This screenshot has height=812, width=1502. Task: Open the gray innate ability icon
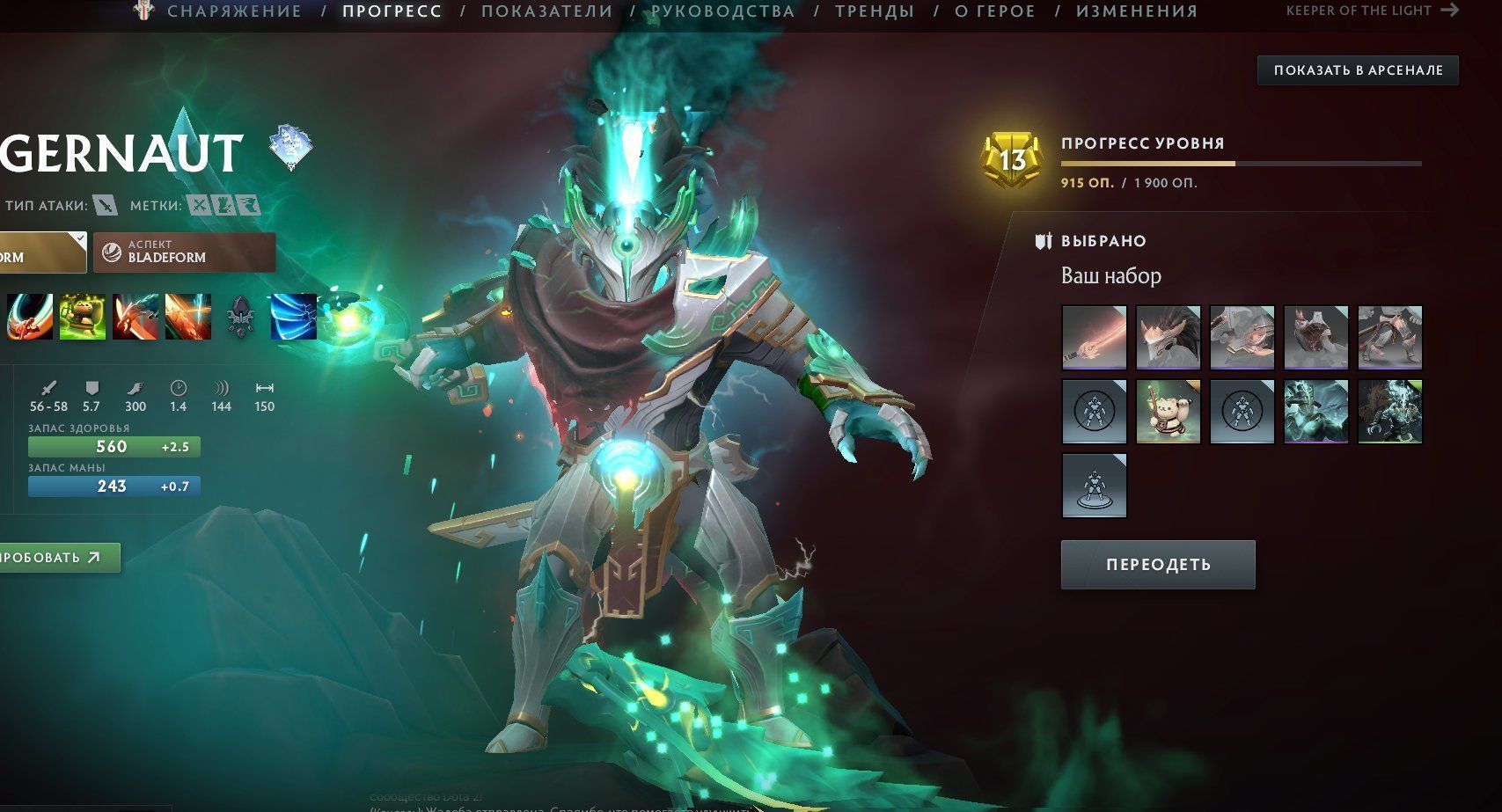[x=241, y=317]
